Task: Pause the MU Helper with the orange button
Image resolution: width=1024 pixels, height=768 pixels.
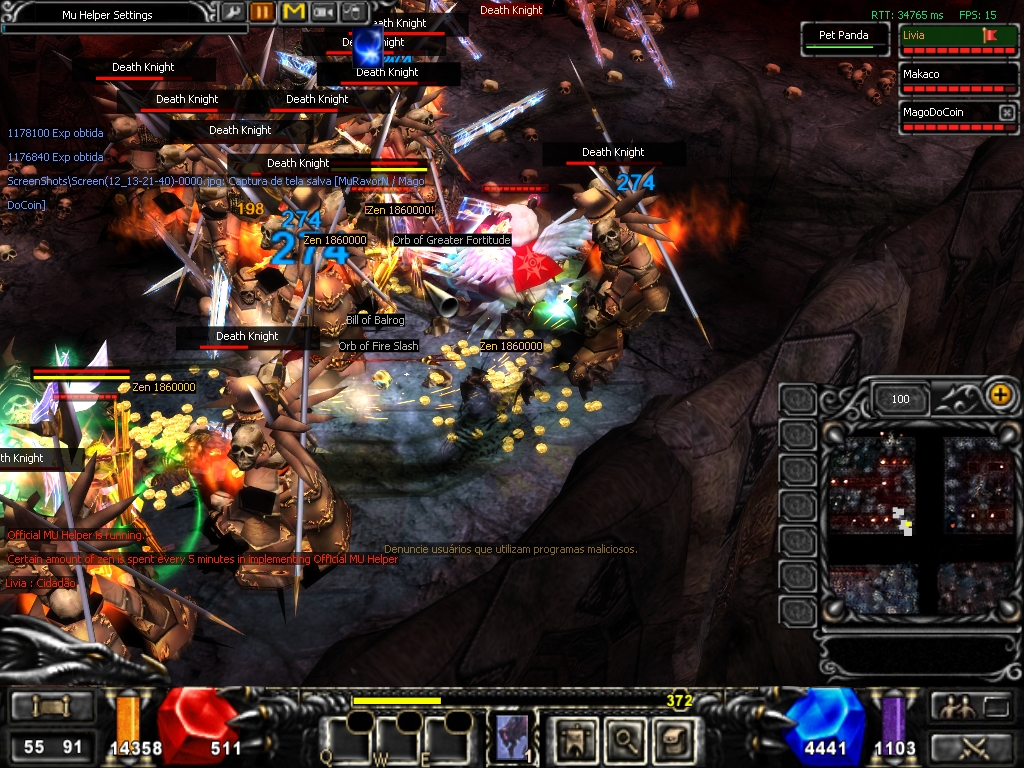Action: tap(262, 12)
